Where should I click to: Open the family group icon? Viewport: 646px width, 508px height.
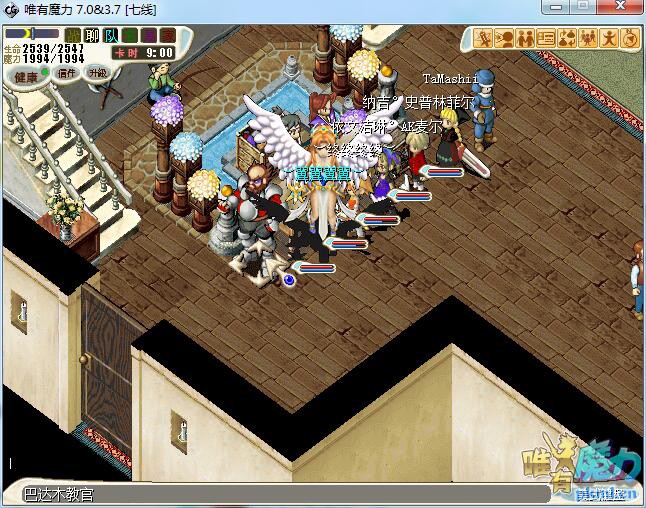point(589,39)
